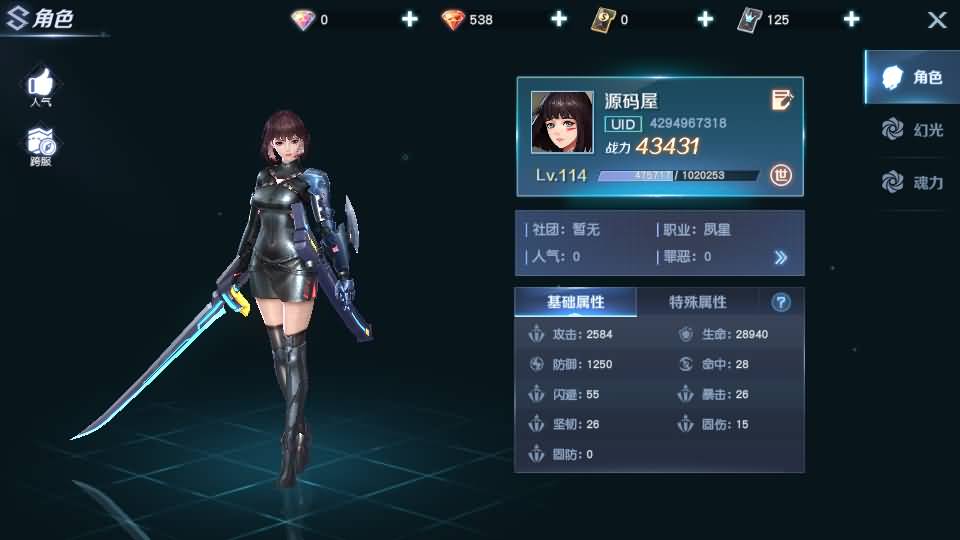
Task: Tap the round 世 button
Action: point(781,175)
